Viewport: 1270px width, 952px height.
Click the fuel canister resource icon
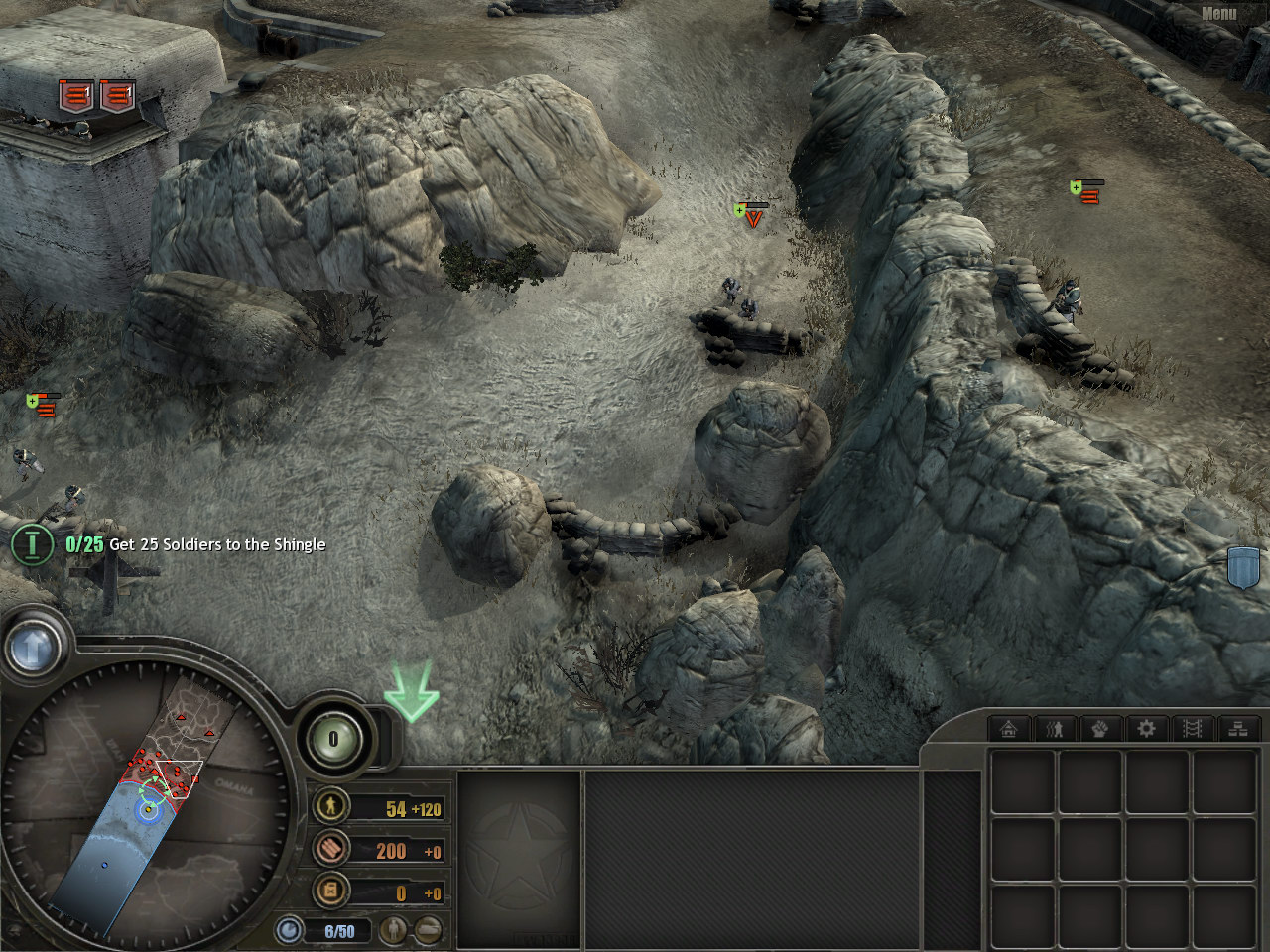(x=330, y=891)
